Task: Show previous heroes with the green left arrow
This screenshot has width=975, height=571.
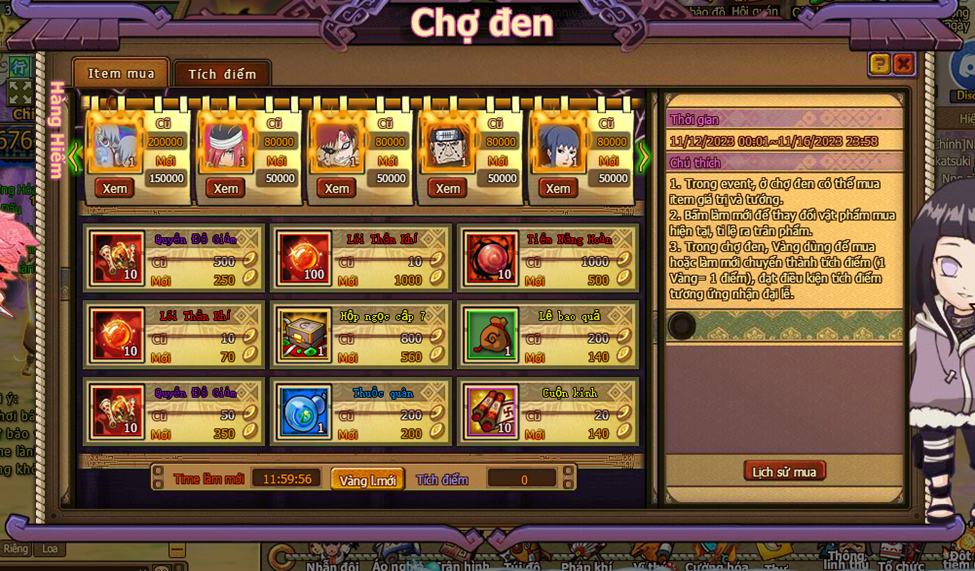Action: pyautogui.click(x=76, y=156)
